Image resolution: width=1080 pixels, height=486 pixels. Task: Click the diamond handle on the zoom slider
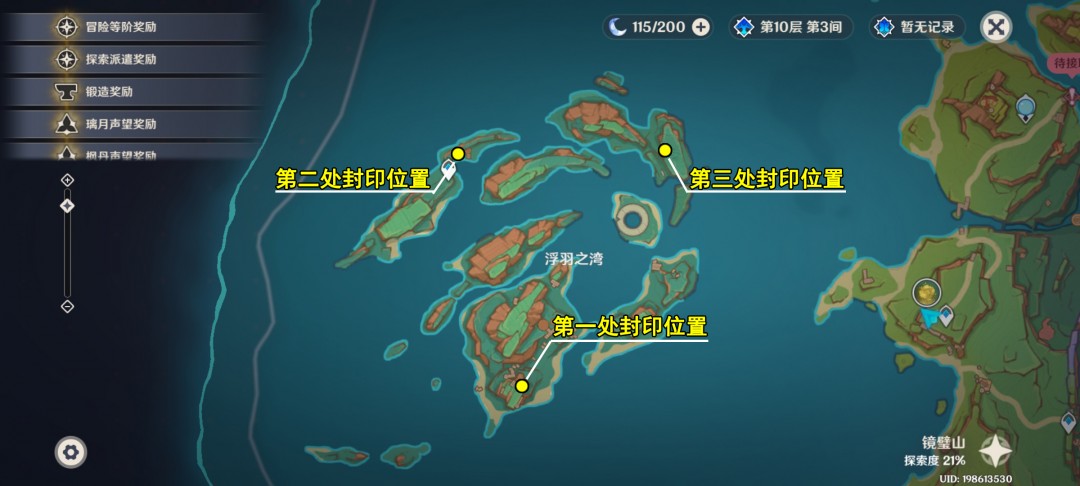click(67, 206)
